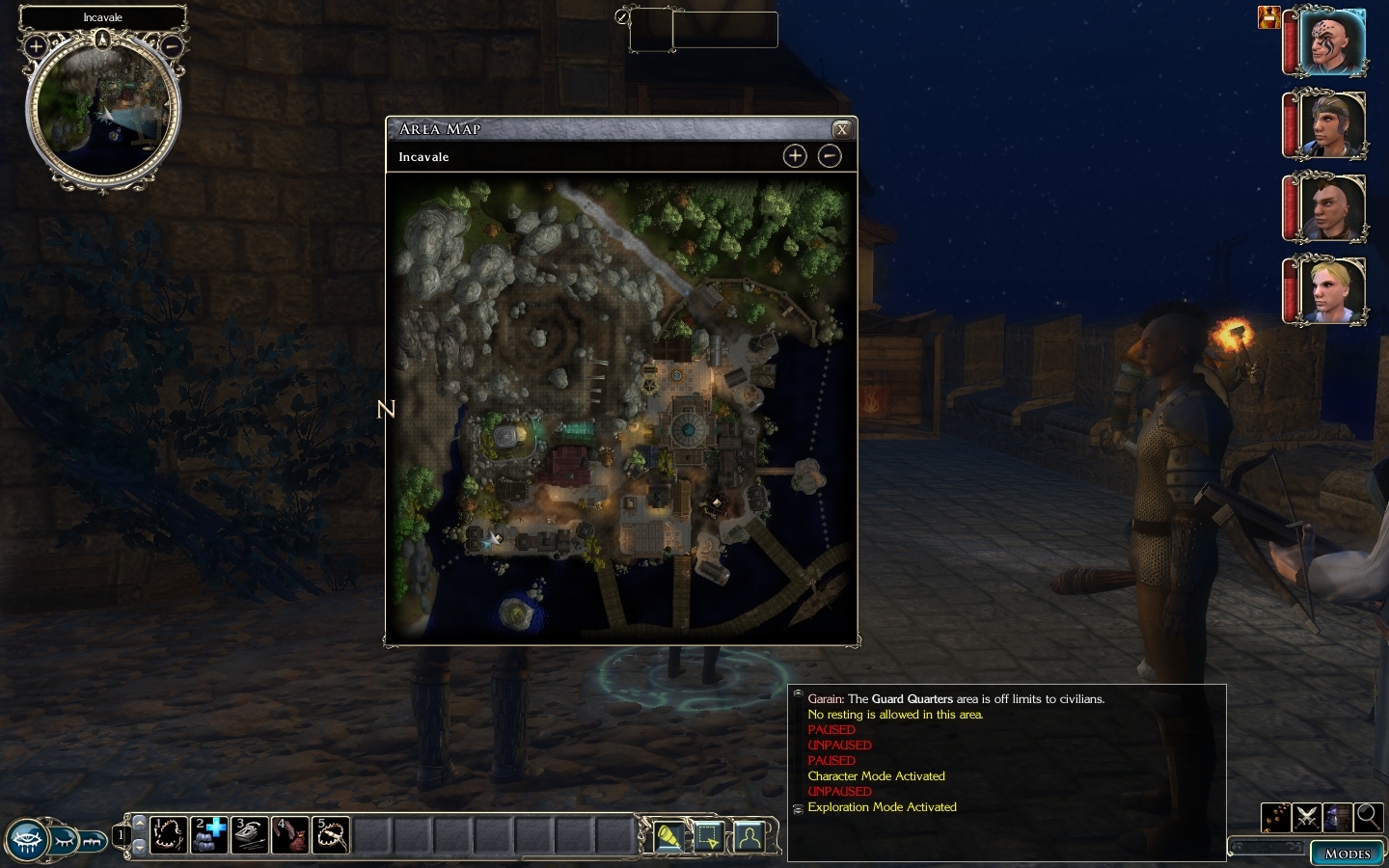Viewport: 1389px width, 868px height.
Task: Enable the stealth mode icon
Action: click(x=1337, y=818)
